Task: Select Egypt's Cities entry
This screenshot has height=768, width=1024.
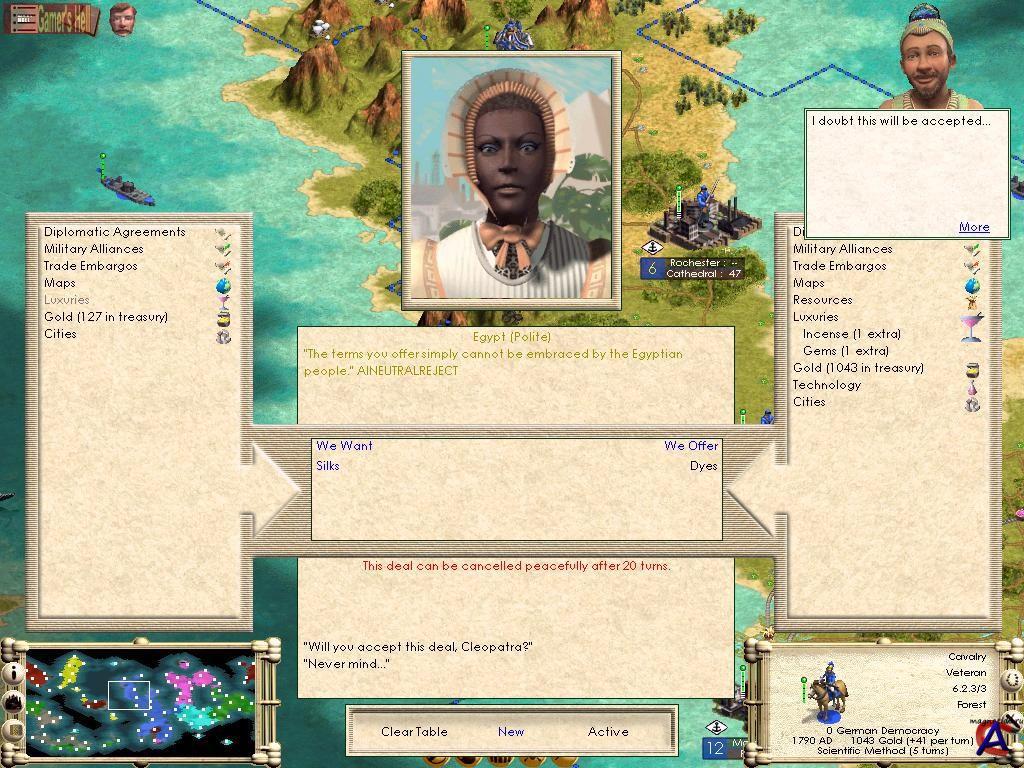Action: coord(60,334)
